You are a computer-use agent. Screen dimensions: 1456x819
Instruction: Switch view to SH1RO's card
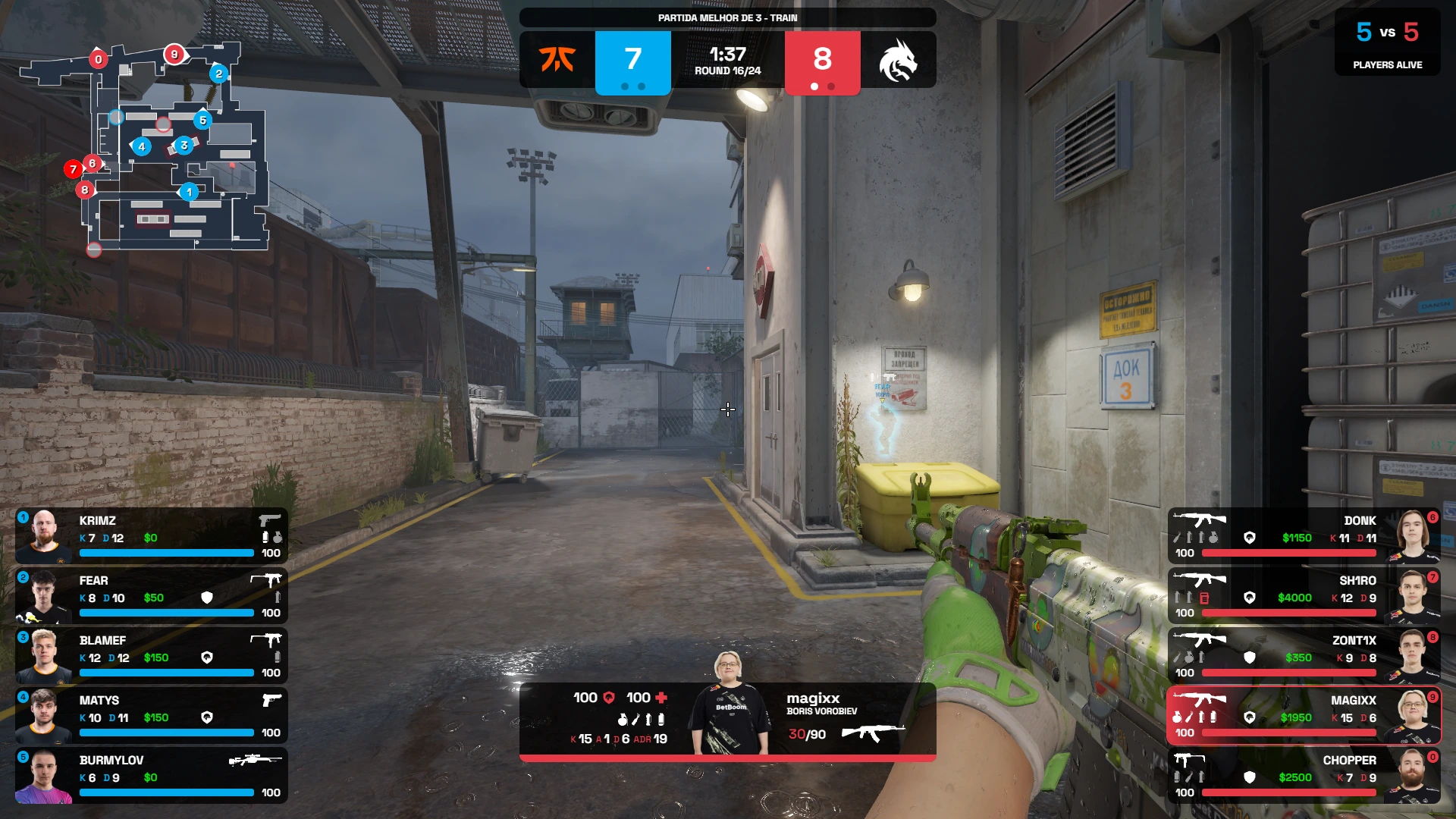click(x=1303, y=595)
